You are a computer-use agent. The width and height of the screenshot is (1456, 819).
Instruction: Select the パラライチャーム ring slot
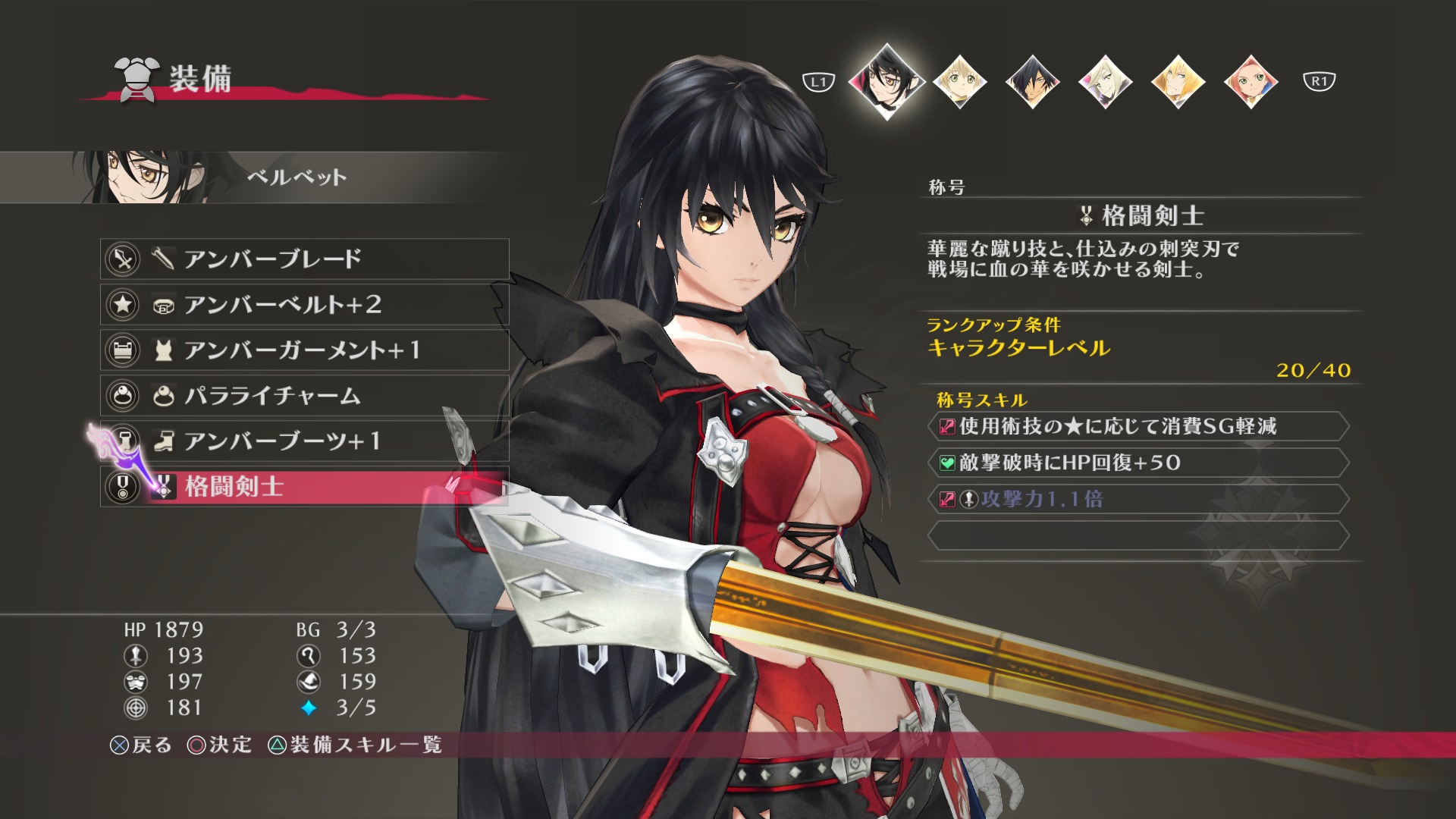point(303,396)
